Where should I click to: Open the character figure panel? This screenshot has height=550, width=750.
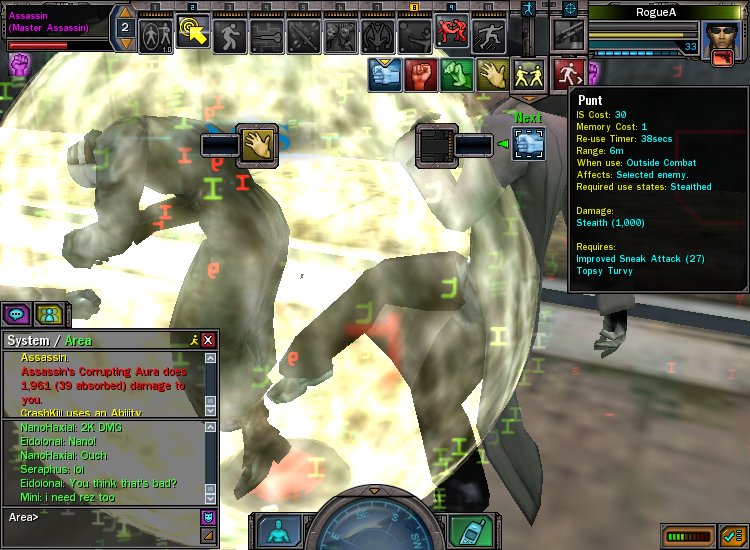click(x=276, y=532)
